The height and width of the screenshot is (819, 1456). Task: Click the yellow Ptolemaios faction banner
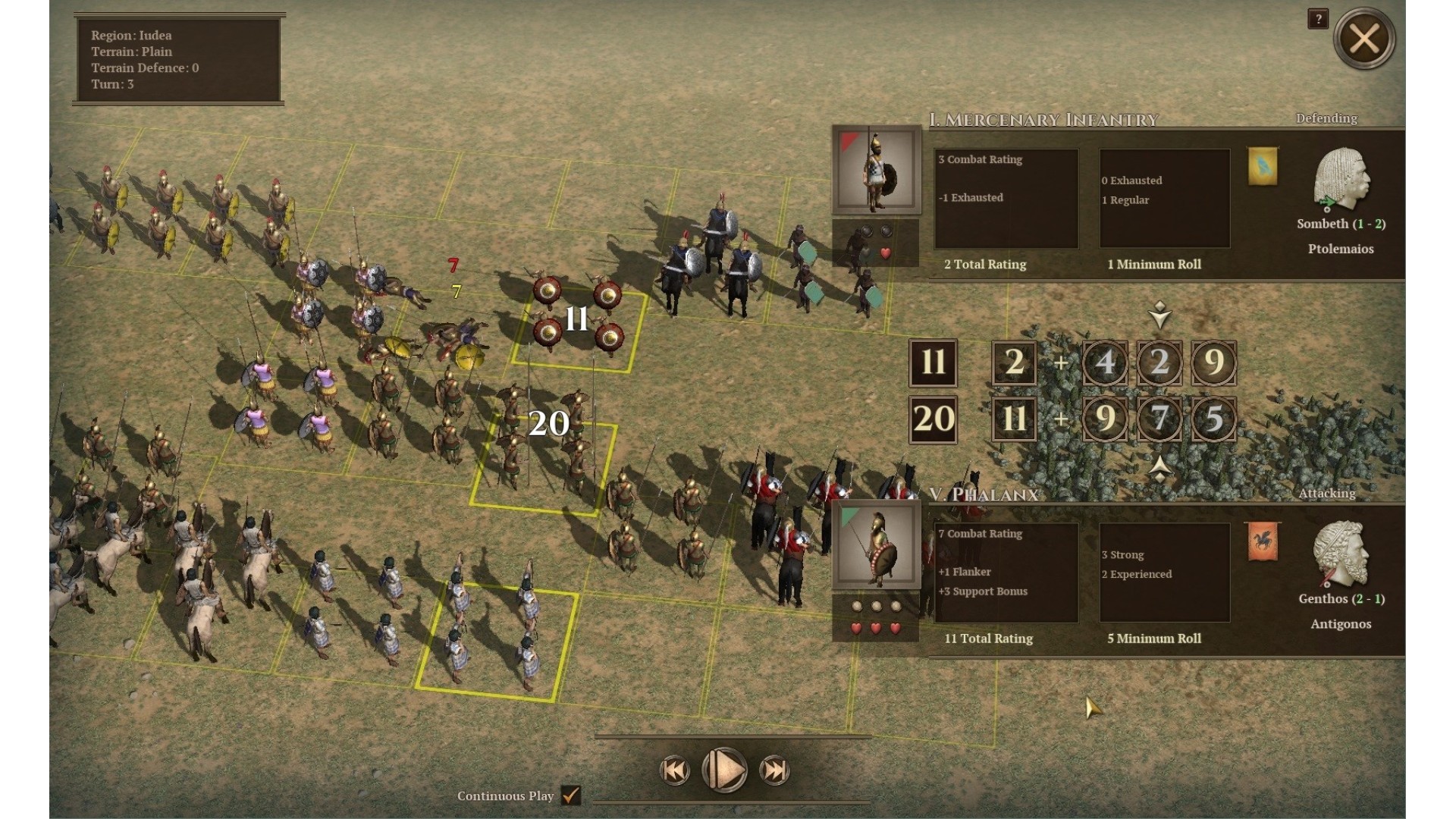[1263, 166]
